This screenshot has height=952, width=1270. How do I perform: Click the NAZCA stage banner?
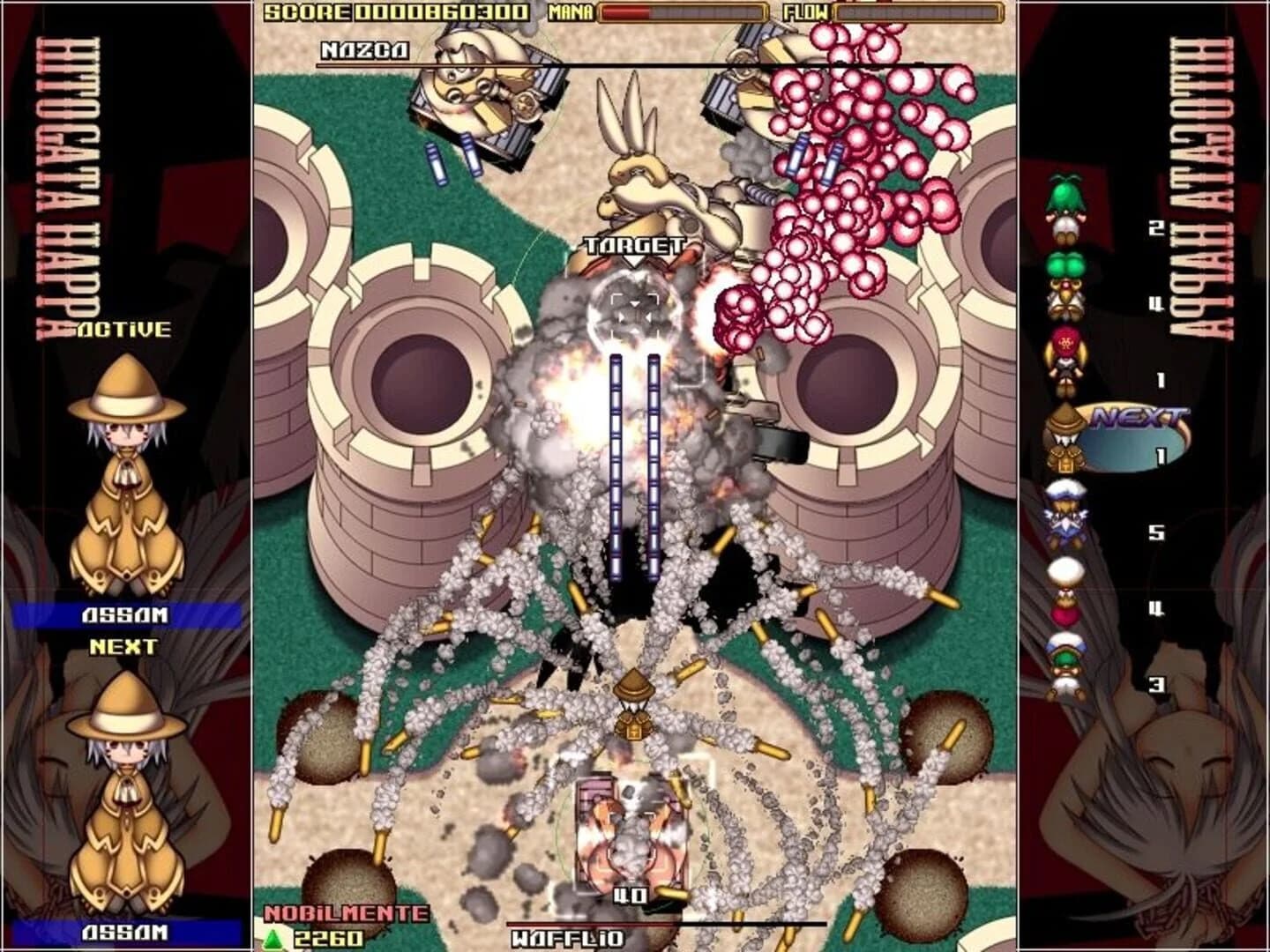pos(362,51)
